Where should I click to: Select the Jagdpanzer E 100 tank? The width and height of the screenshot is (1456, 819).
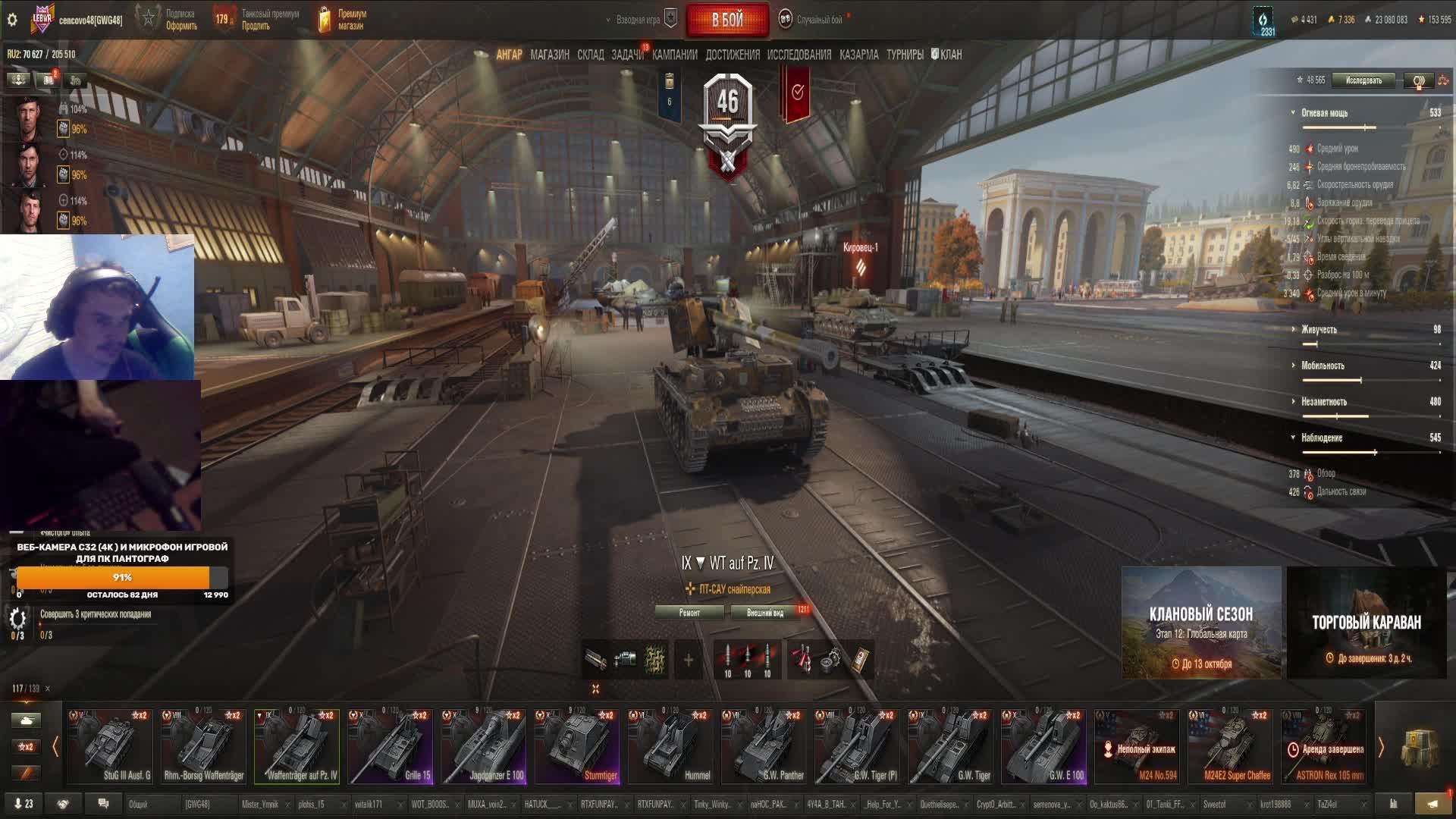tap(483, 745)
